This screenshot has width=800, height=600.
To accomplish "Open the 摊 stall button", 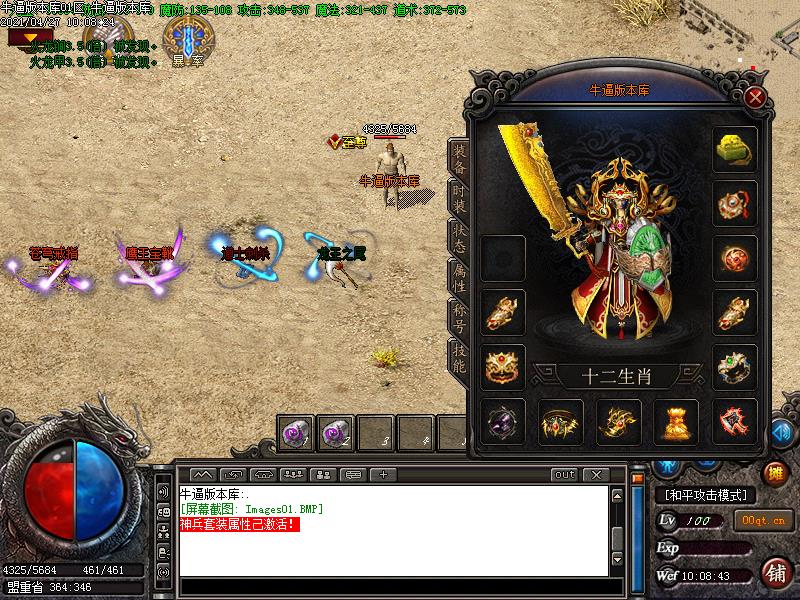I will click(774, 472).
